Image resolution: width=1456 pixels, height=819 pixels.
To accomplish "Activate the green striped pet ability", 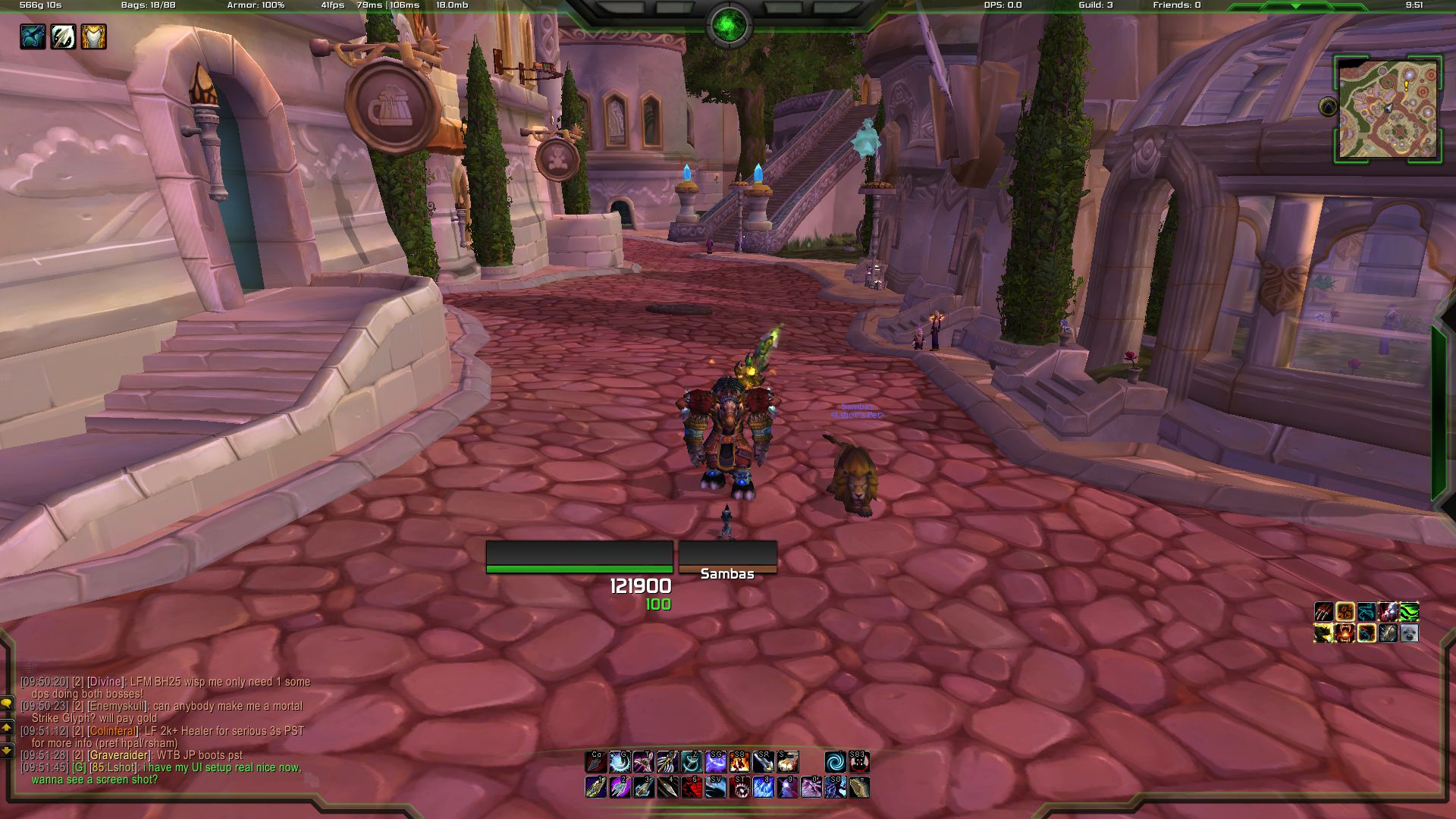I will click(x=1409, y=612).
